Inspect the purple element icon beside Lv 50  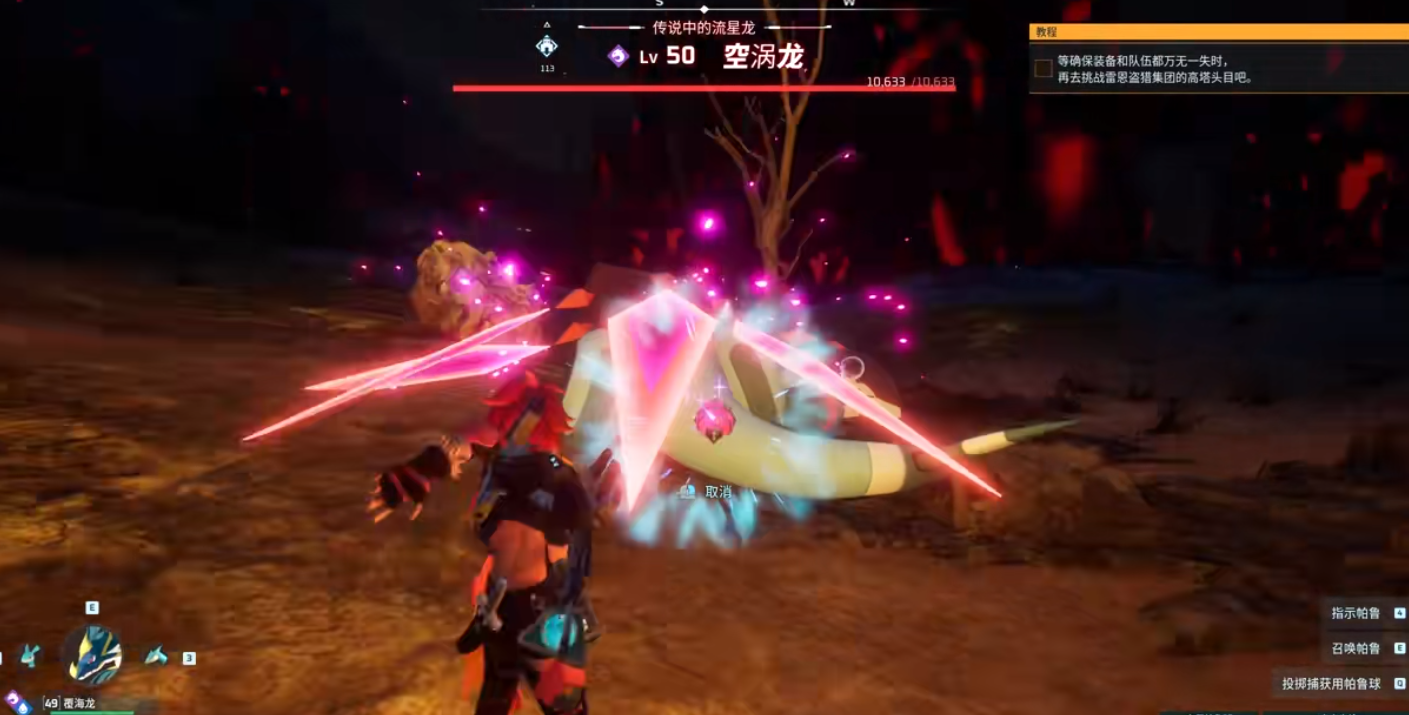618,56
